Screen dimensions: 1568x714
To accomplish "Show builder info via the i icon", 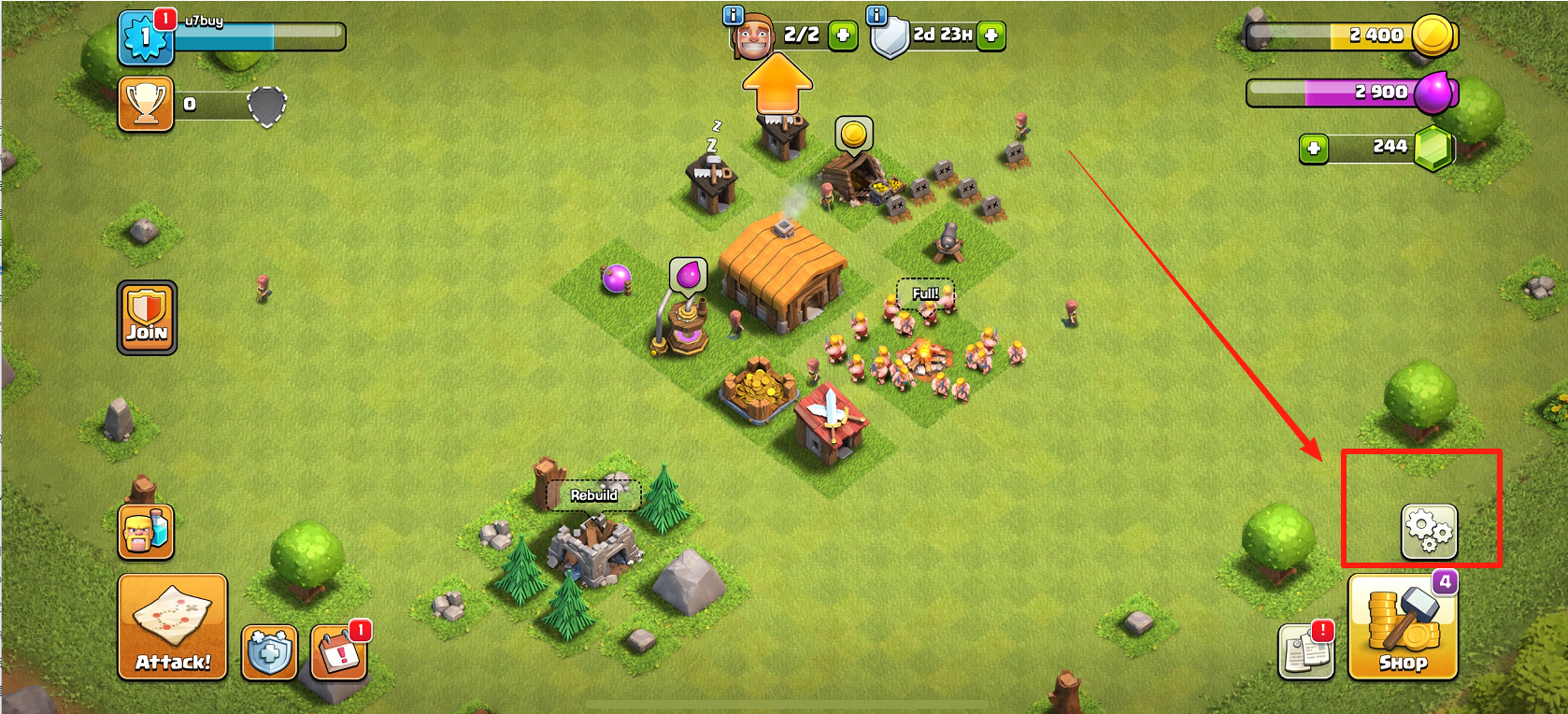I will pos(734,15).
